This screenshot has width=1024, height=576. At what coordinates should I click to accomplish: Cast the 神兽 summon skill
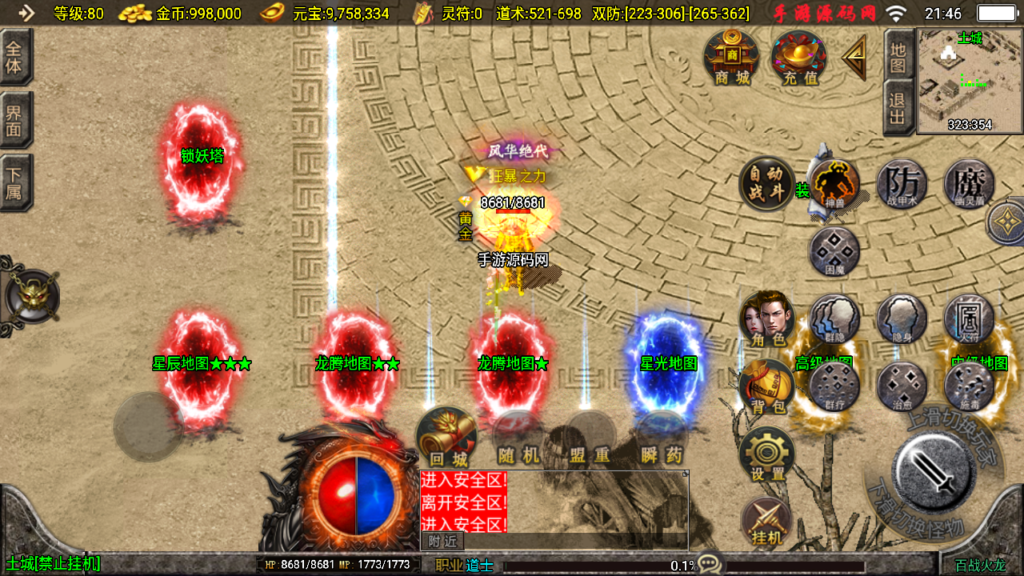tap(834, 183)
